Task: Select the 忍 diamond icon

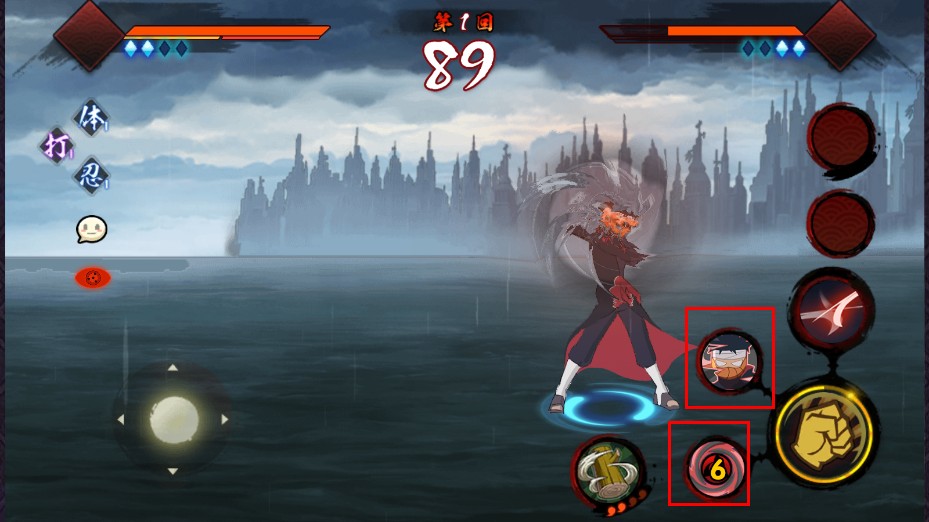Action: click(x=90, y=176)
